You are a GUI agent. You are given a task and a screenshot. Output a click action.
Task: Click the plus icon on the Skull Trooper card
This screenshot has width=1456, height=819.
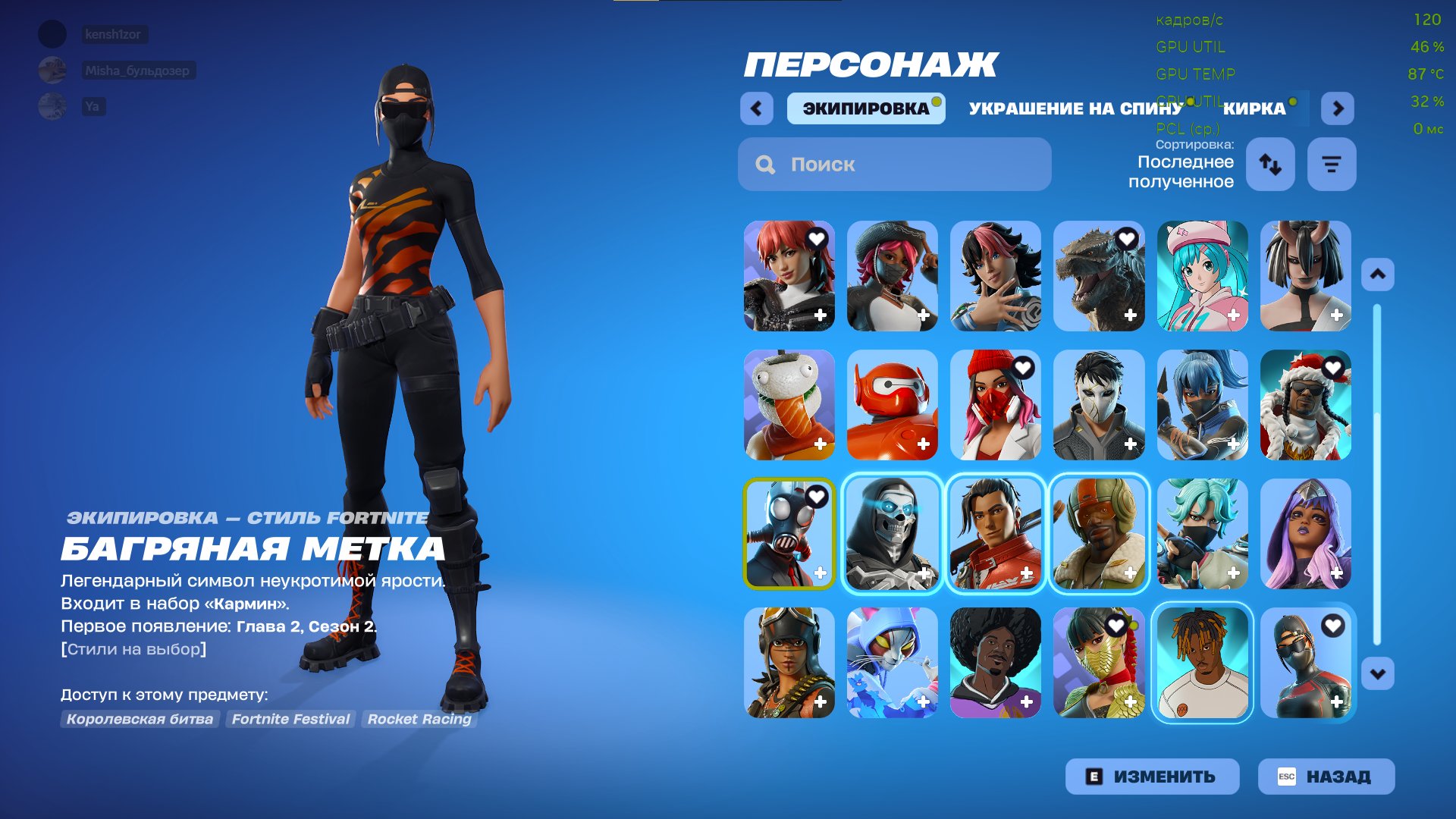pos(924,573)
